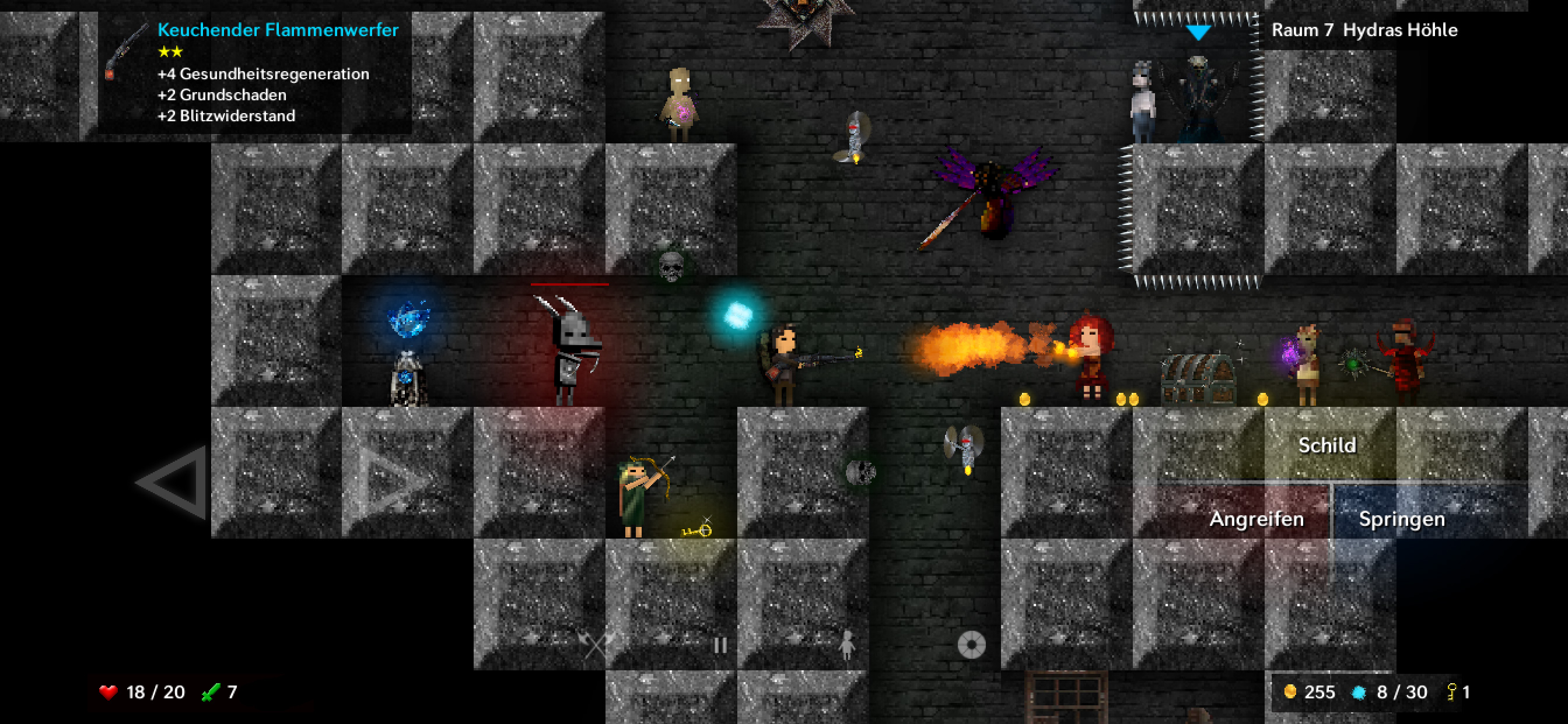Image resolution: width=1568 pixels, height=724 pixels.
Task: Activate the Schild shield button
Action: pos(1327,445)
